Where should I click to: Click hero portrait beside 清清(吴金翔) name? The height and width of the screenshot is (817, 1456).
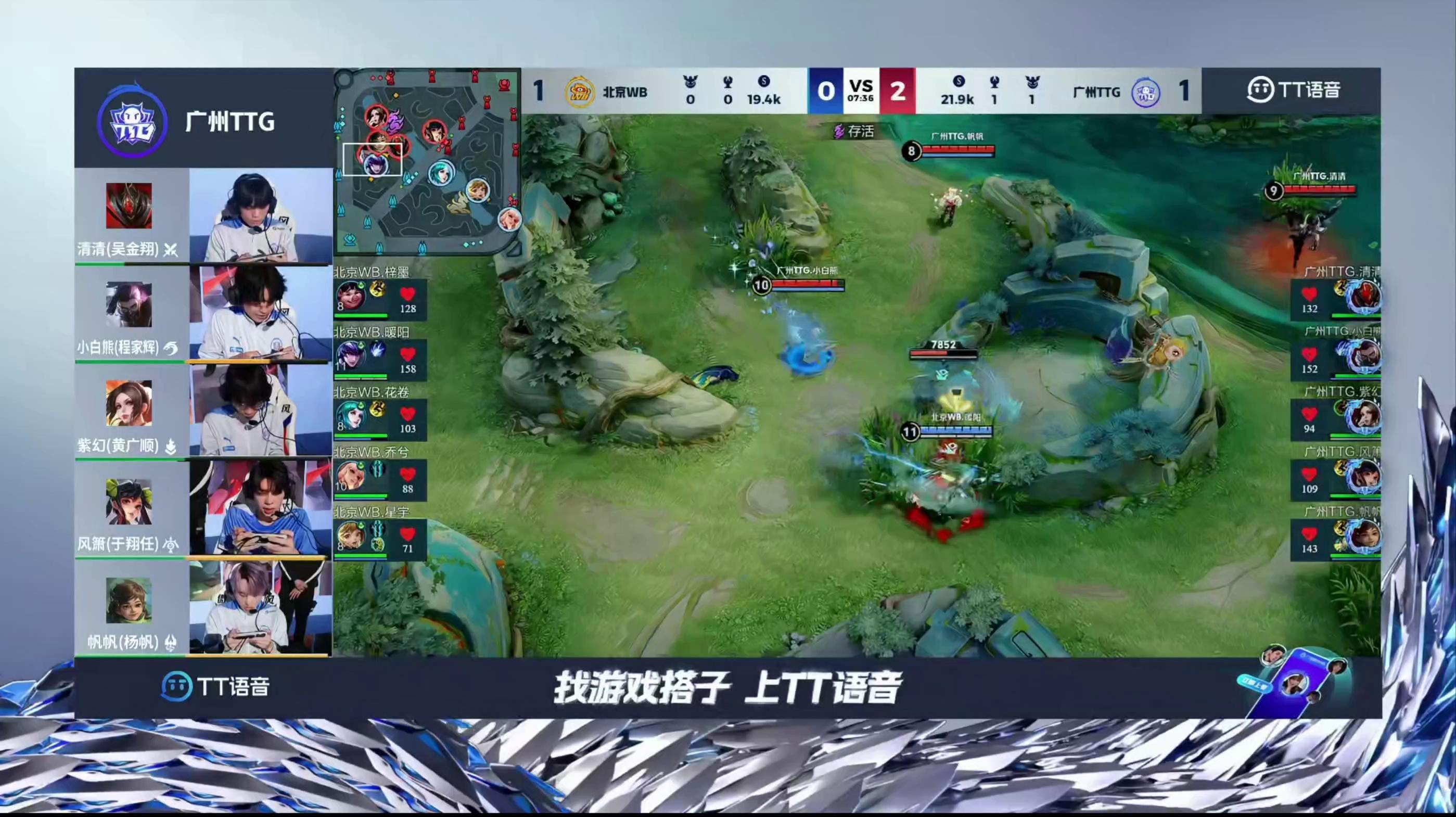point(129,205)
